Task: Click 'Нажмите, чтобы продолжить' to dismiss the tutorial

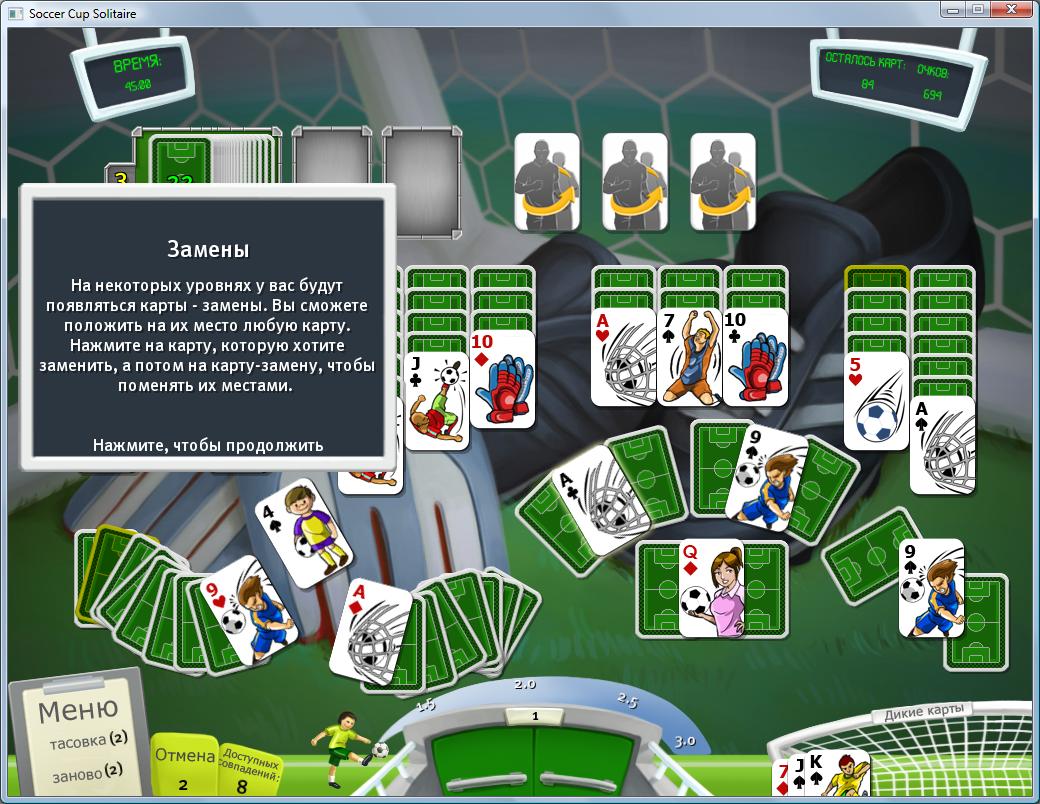Action: click(x=208, y=445)
